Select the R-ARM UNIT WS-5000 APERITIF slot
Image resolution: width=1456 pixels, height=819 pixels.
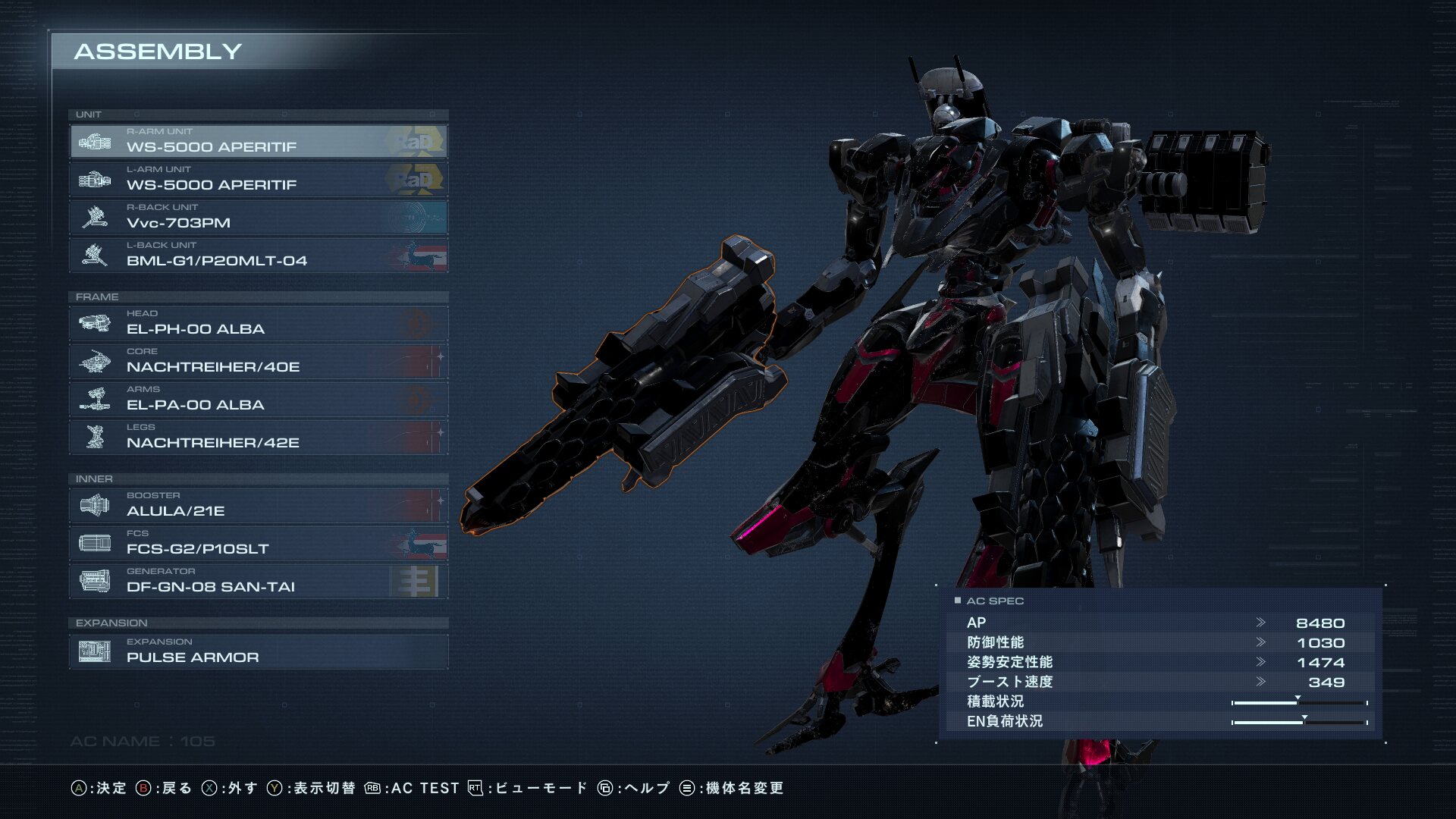click(x=258, y=142)
